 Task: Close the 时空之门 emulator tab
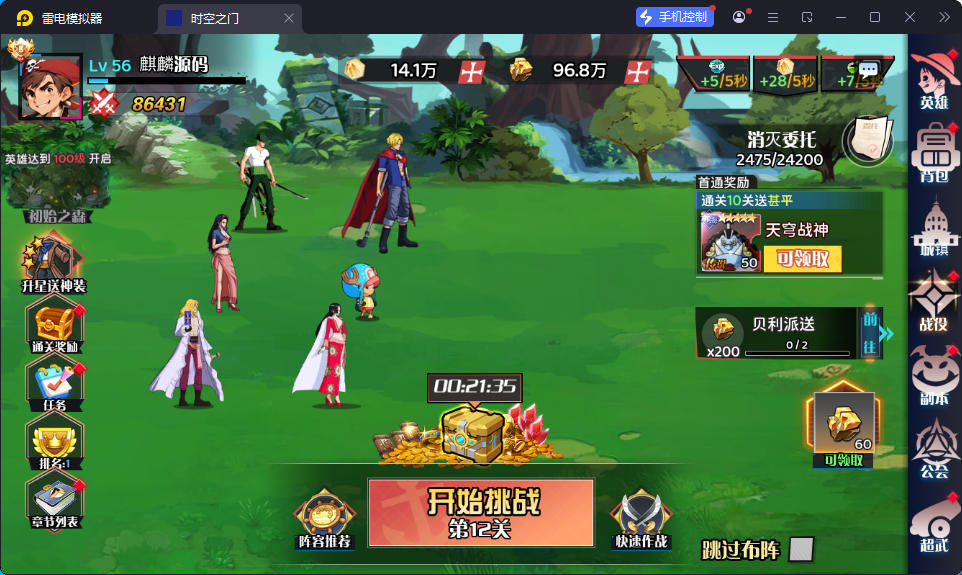click(289, 17)
